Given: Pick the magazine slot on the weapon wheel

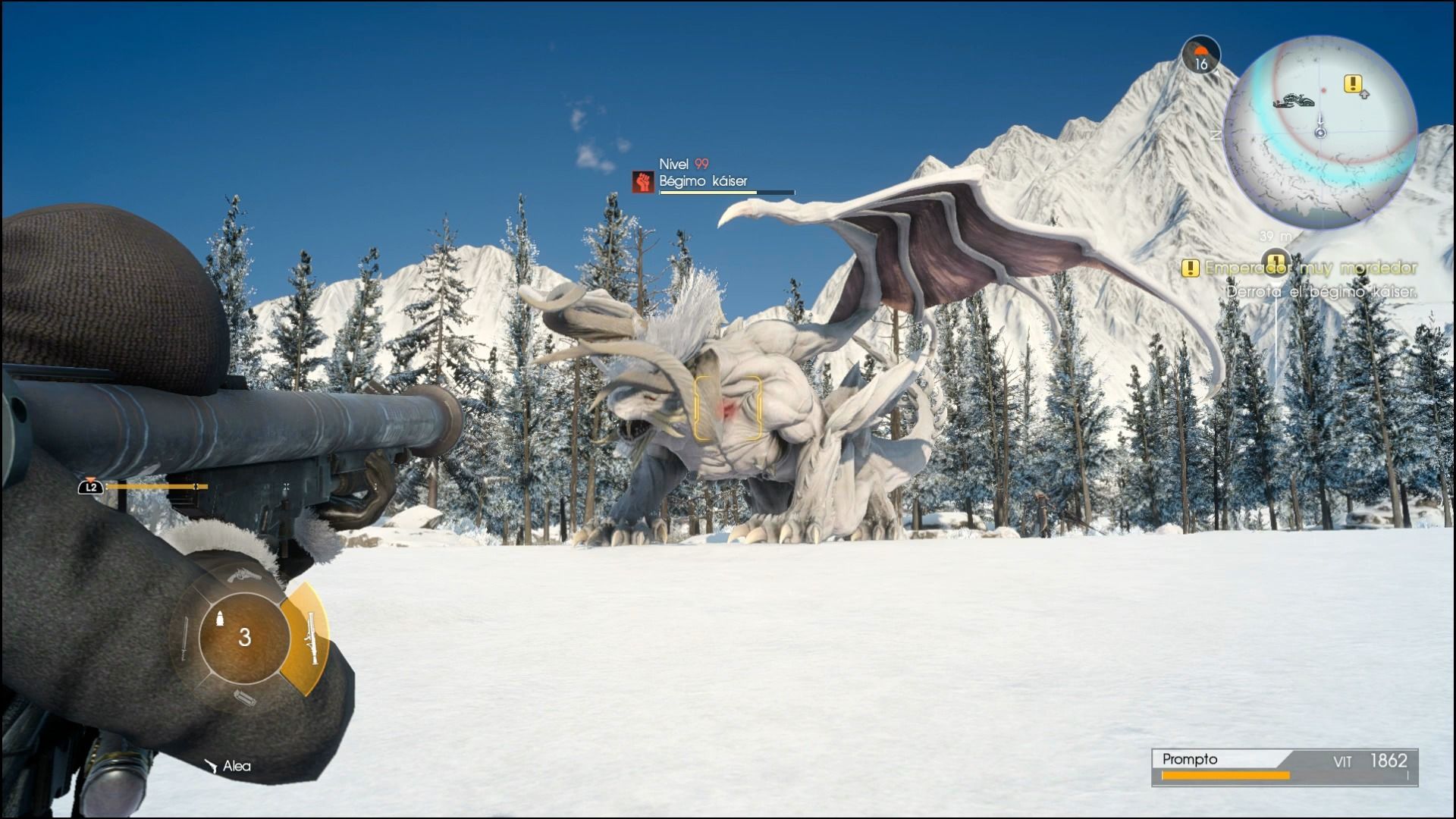Looking at the screenshot, I should 244,698.
